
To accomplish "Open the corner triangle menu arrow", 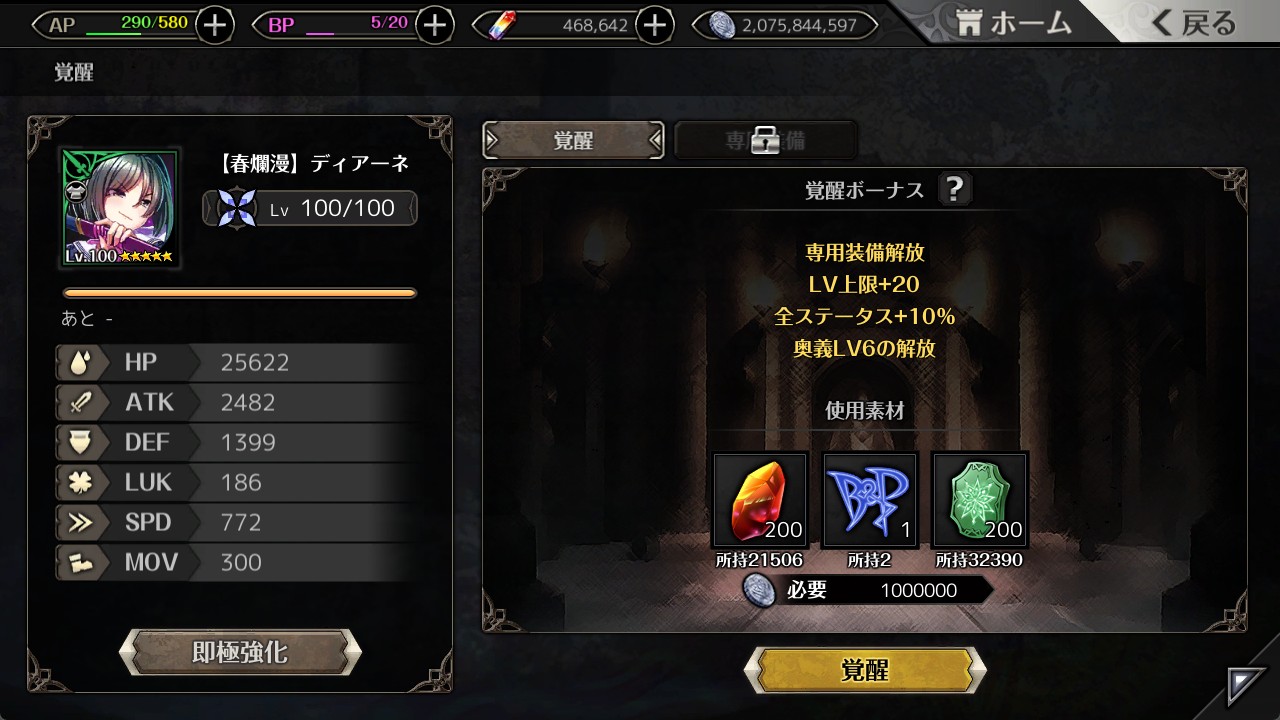I will coord(1246,686).
